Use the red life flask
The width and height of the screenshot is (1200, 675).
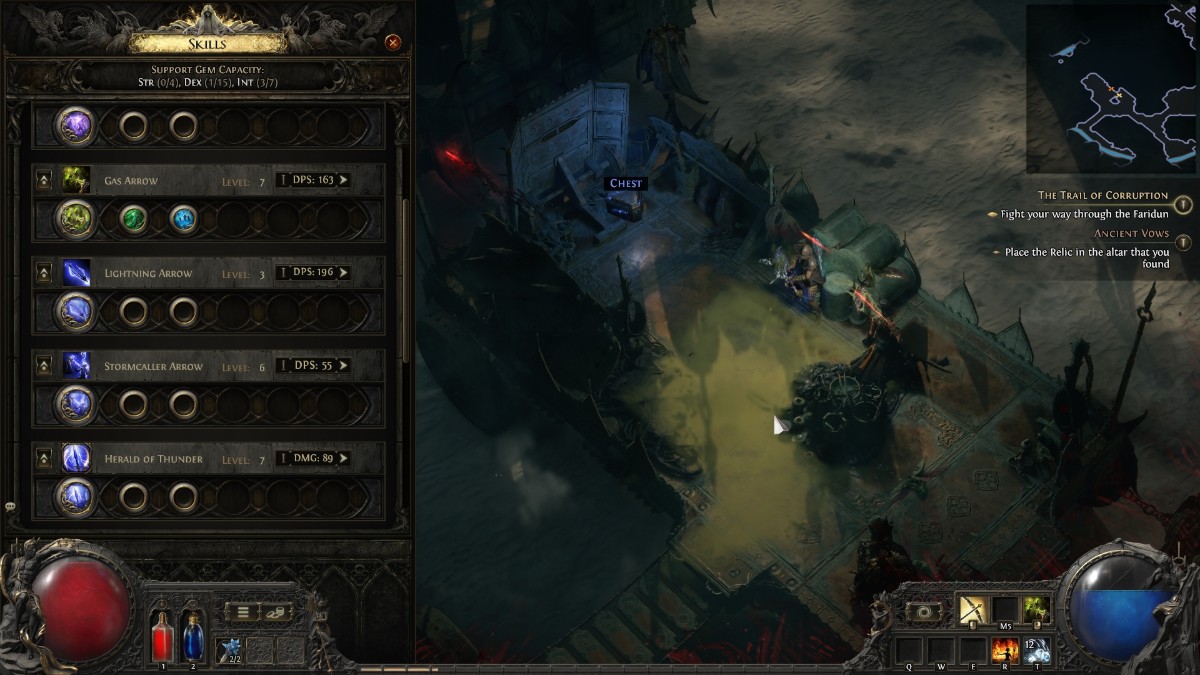click(163, 636)
